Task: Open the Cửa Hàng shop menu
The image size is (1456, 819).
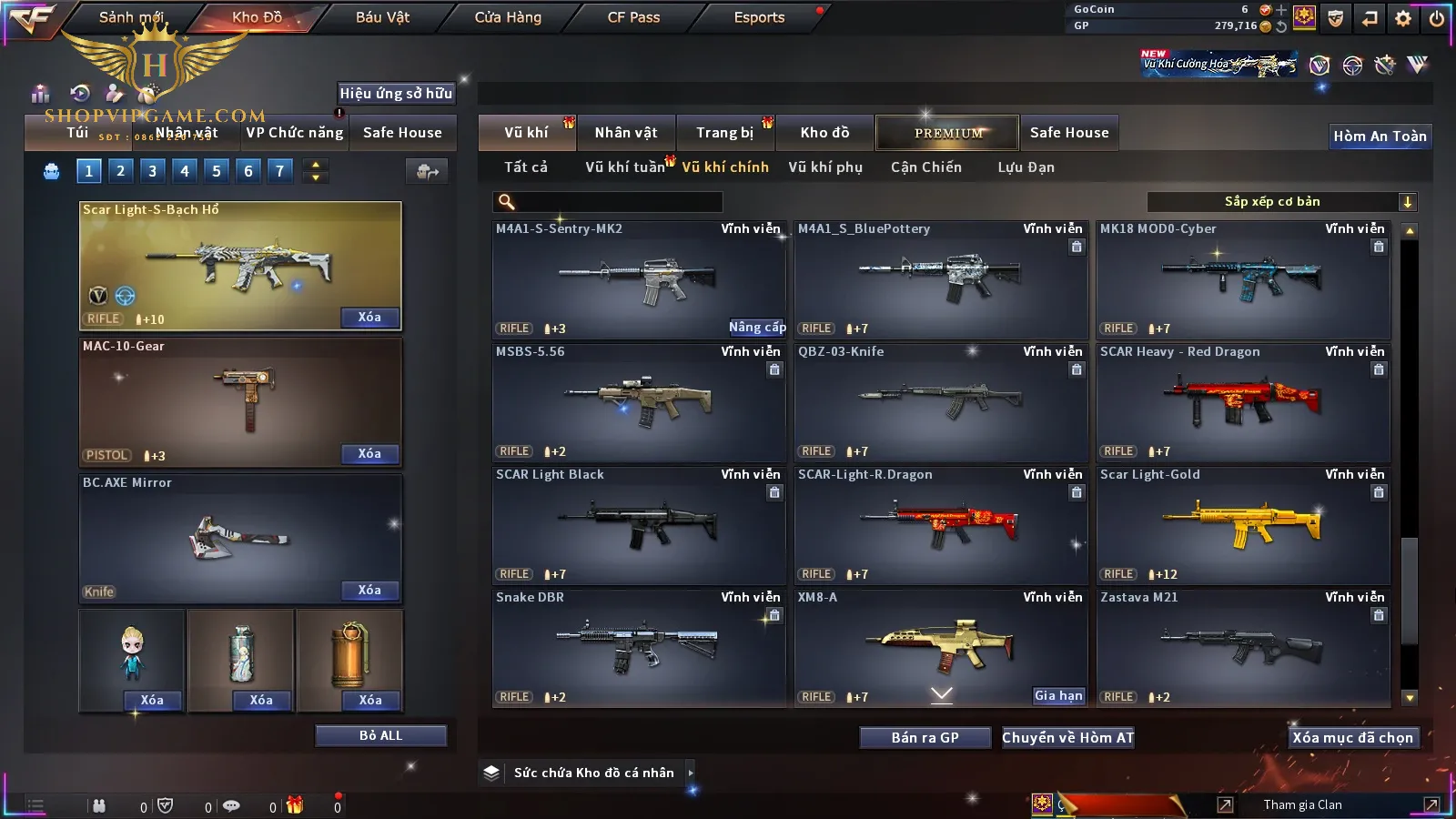Action: pos(508,17)
